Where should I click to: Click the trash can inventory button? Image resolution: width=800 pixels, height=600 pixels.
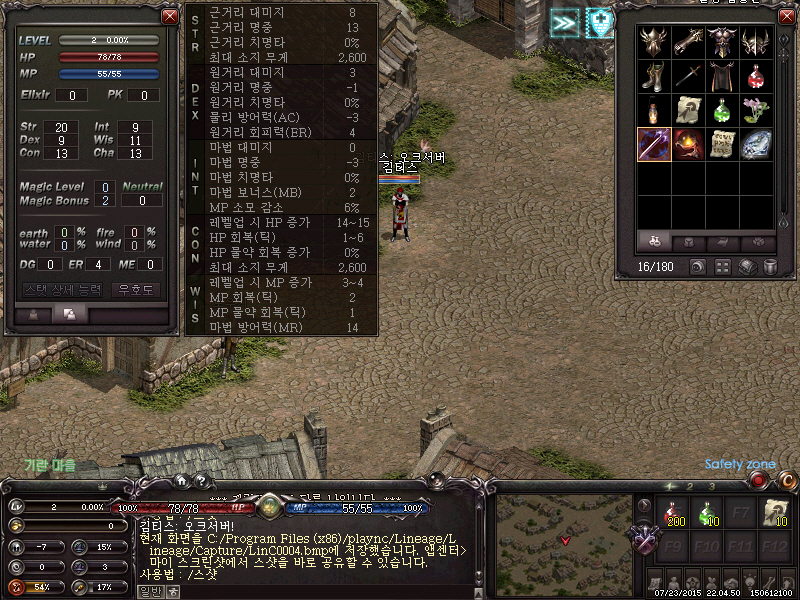(770, 267)
